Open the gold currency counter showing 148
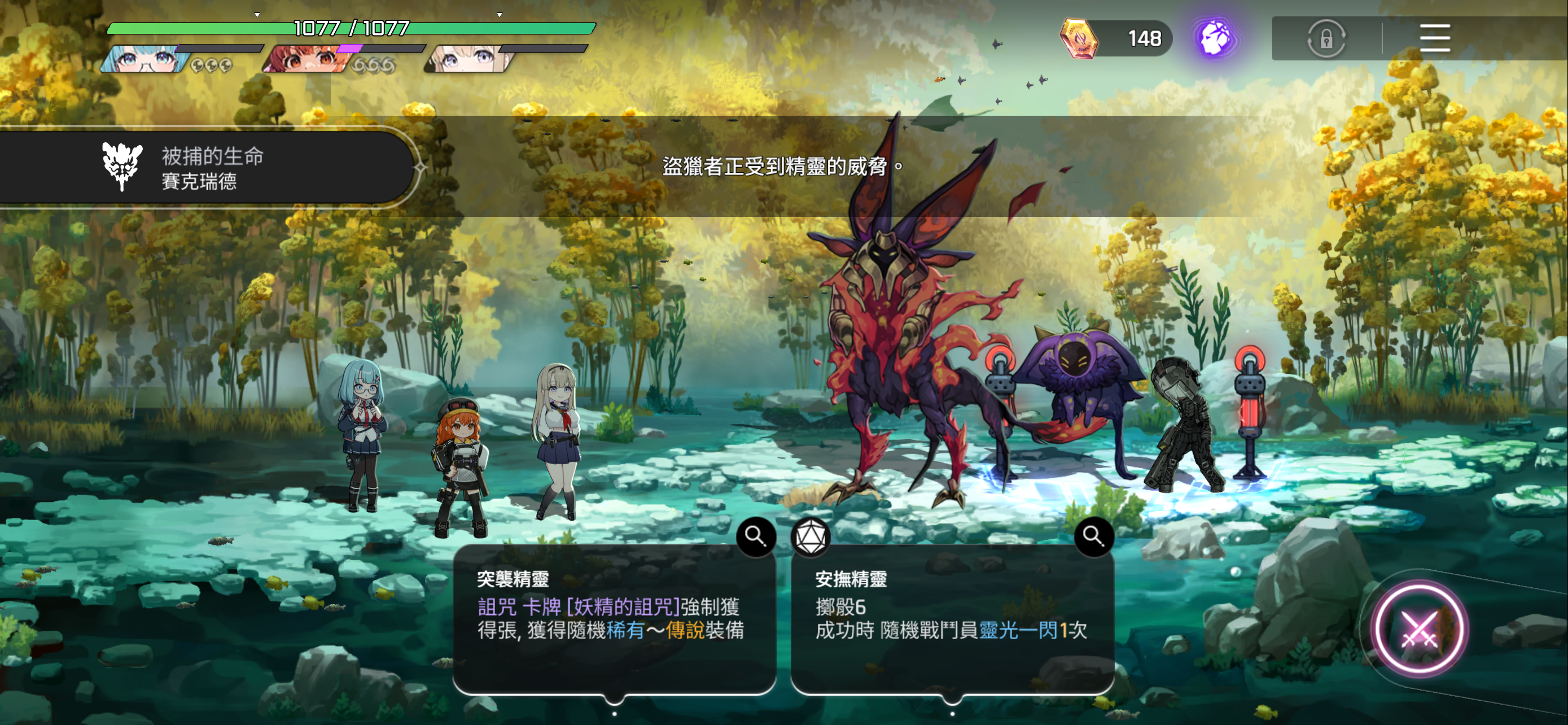This screenshot has height=725, width=1568. click(1115, 38)
